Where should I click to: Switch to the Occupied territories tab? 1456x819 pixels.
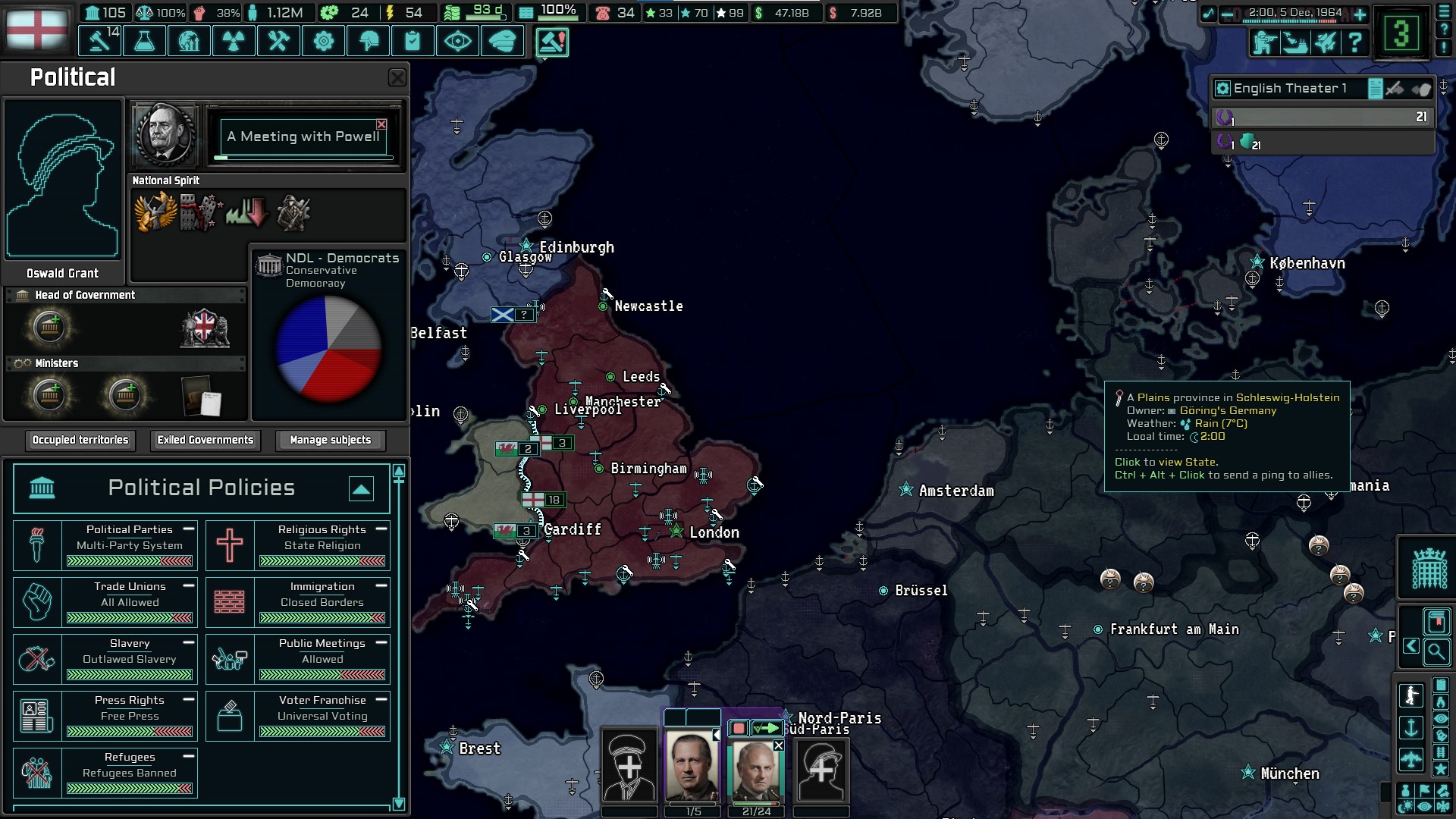pos(80,440)
